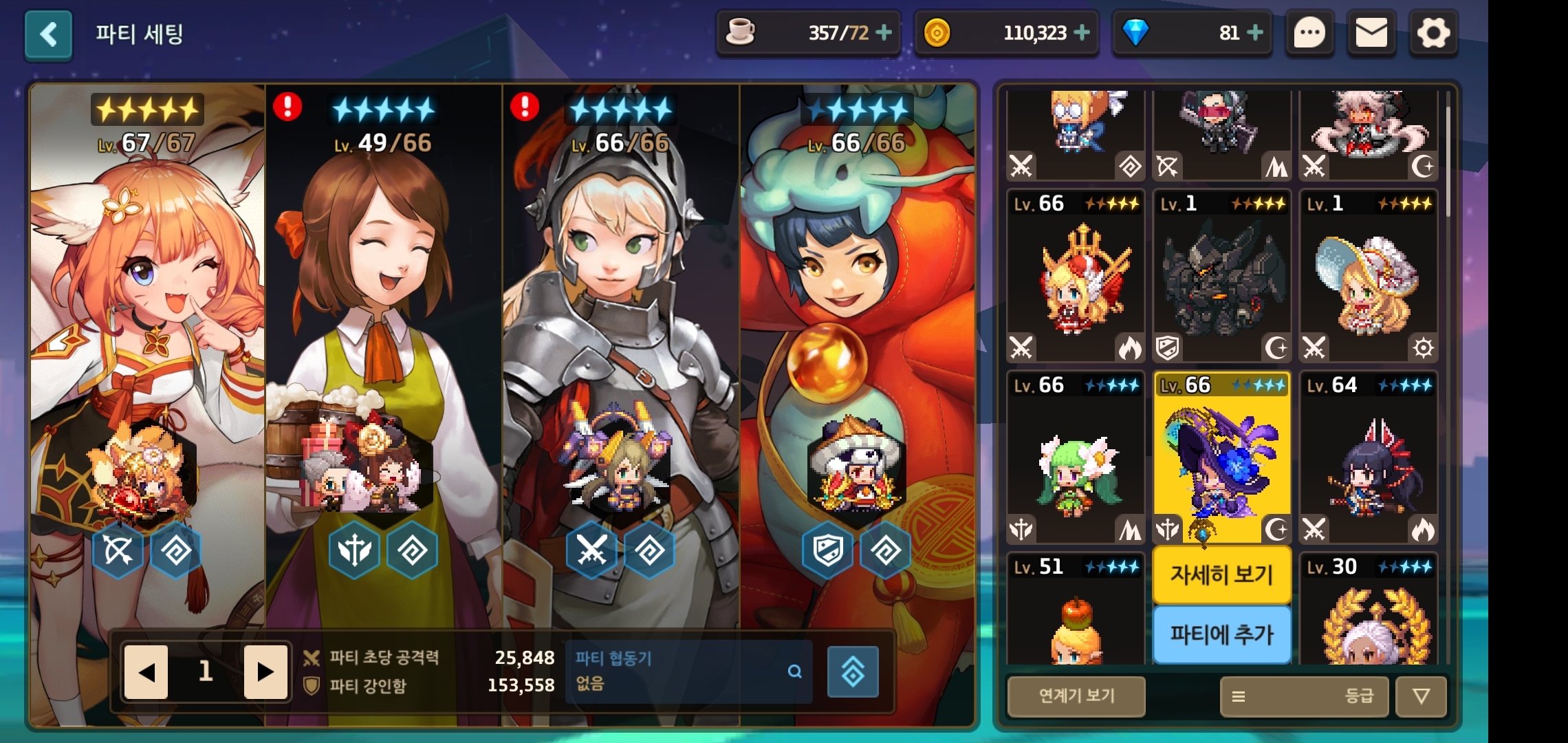Viewport: 1568px width, 743px height.
Task: Purchase more blue diamonds
Action: coord(1255,32)
